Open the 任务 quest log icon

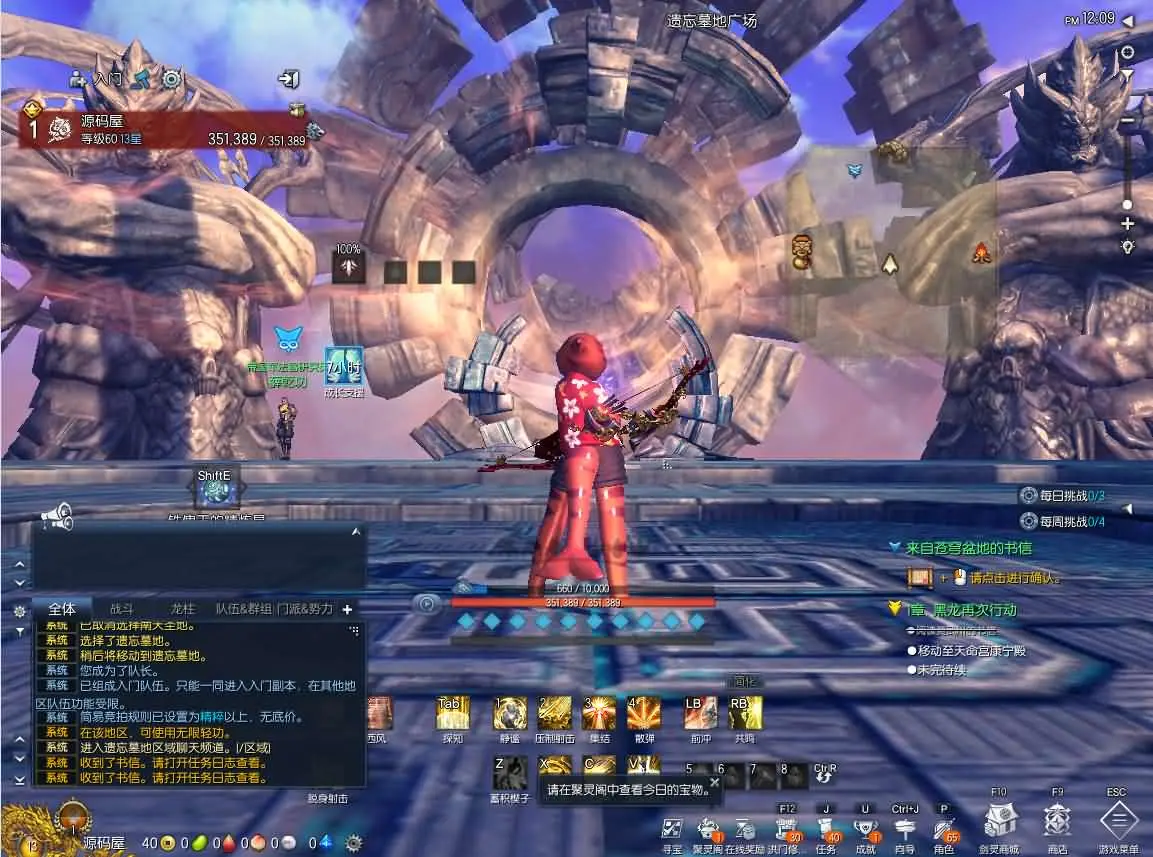pyautogui.click(x=826, y=828)
